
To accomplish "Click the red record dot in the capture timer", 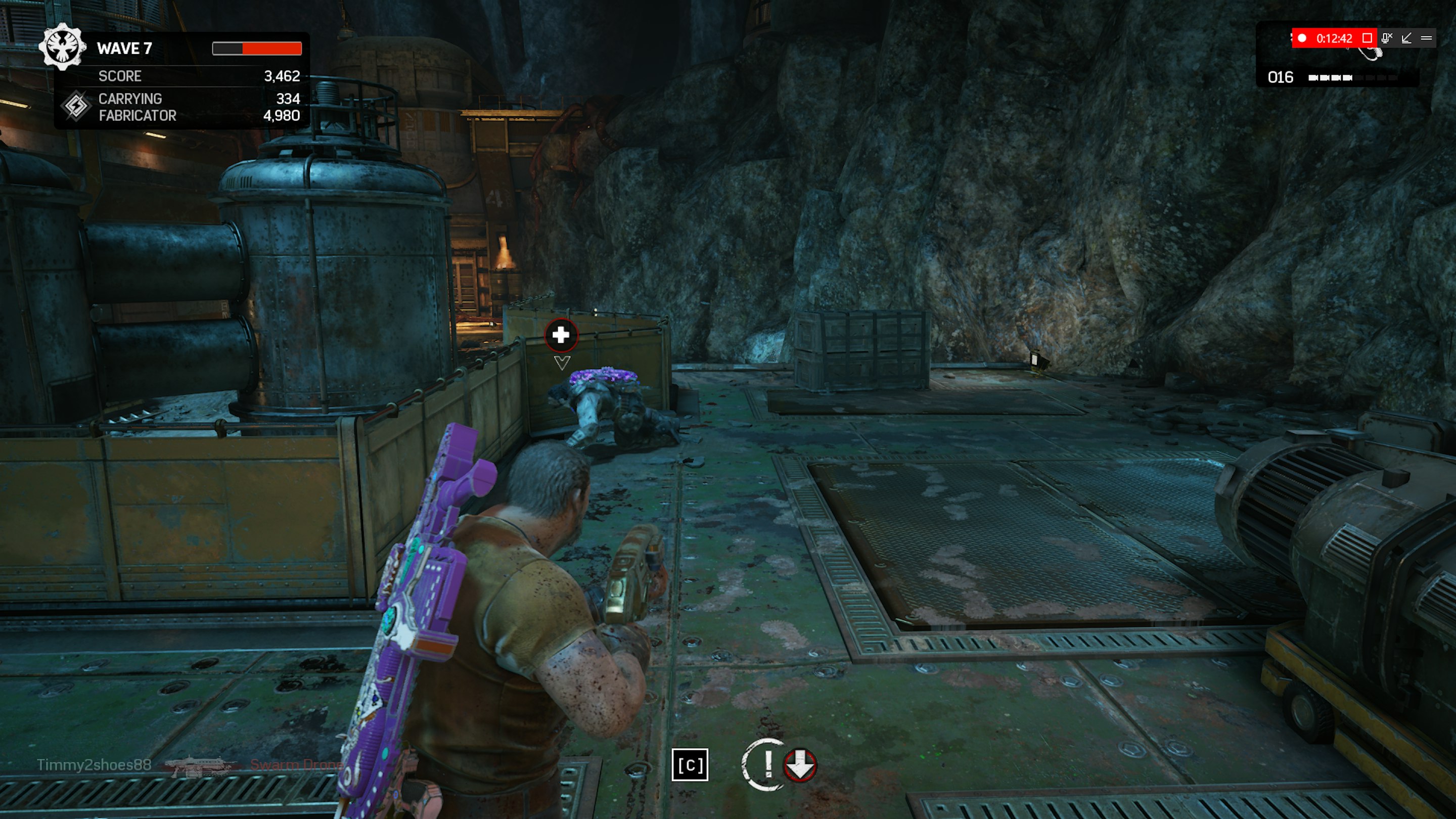I will click(1302, 38).
